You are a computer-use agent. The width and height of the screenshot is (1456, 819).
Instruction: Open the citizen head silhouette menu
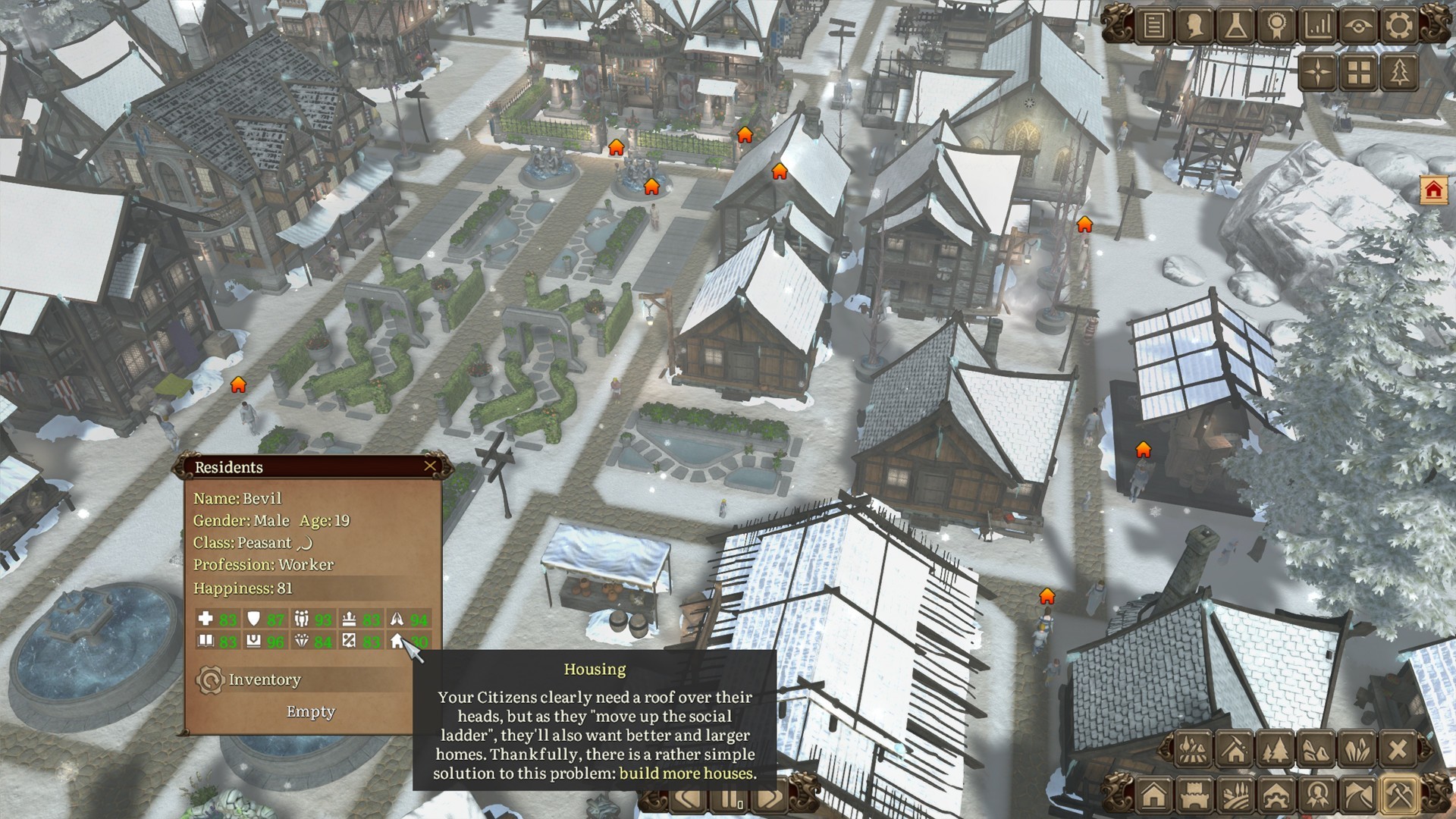[1194, 26]
